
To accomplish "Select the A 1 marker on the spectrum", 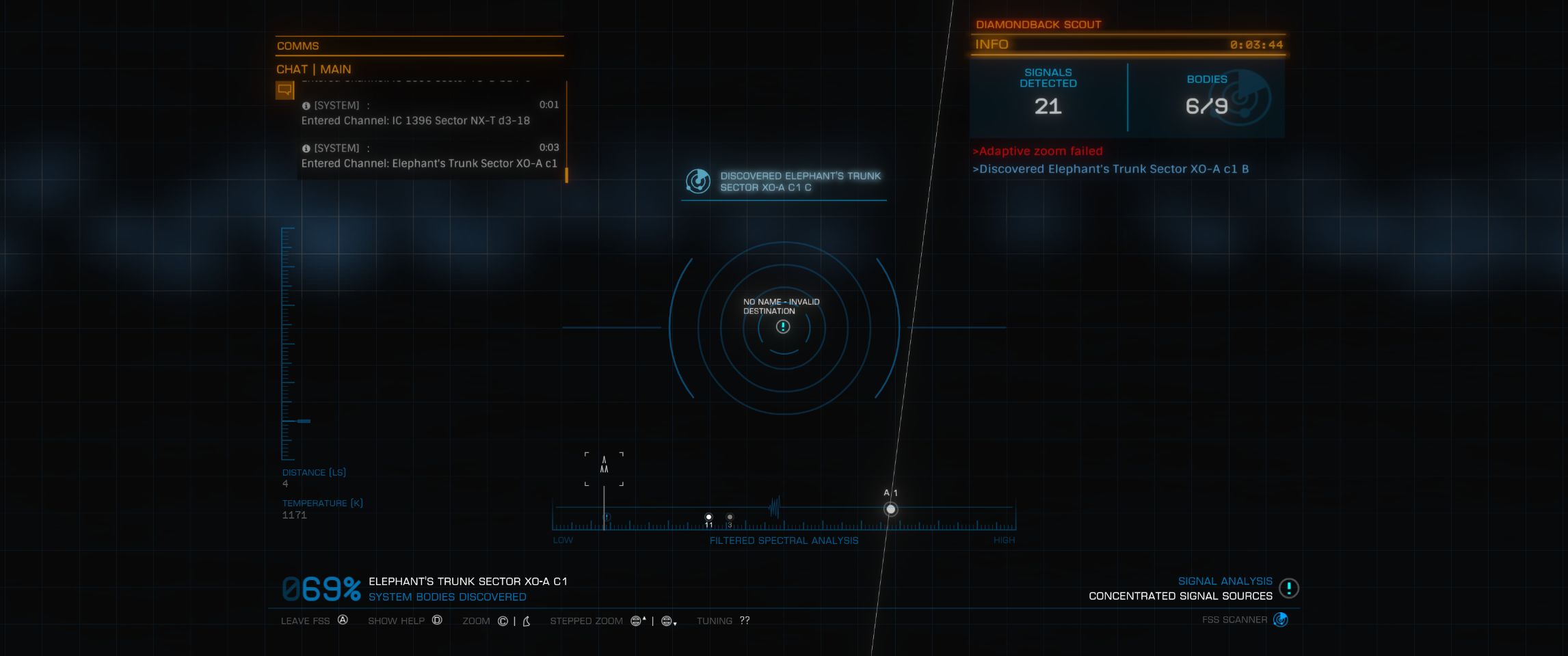I will 890,509.
